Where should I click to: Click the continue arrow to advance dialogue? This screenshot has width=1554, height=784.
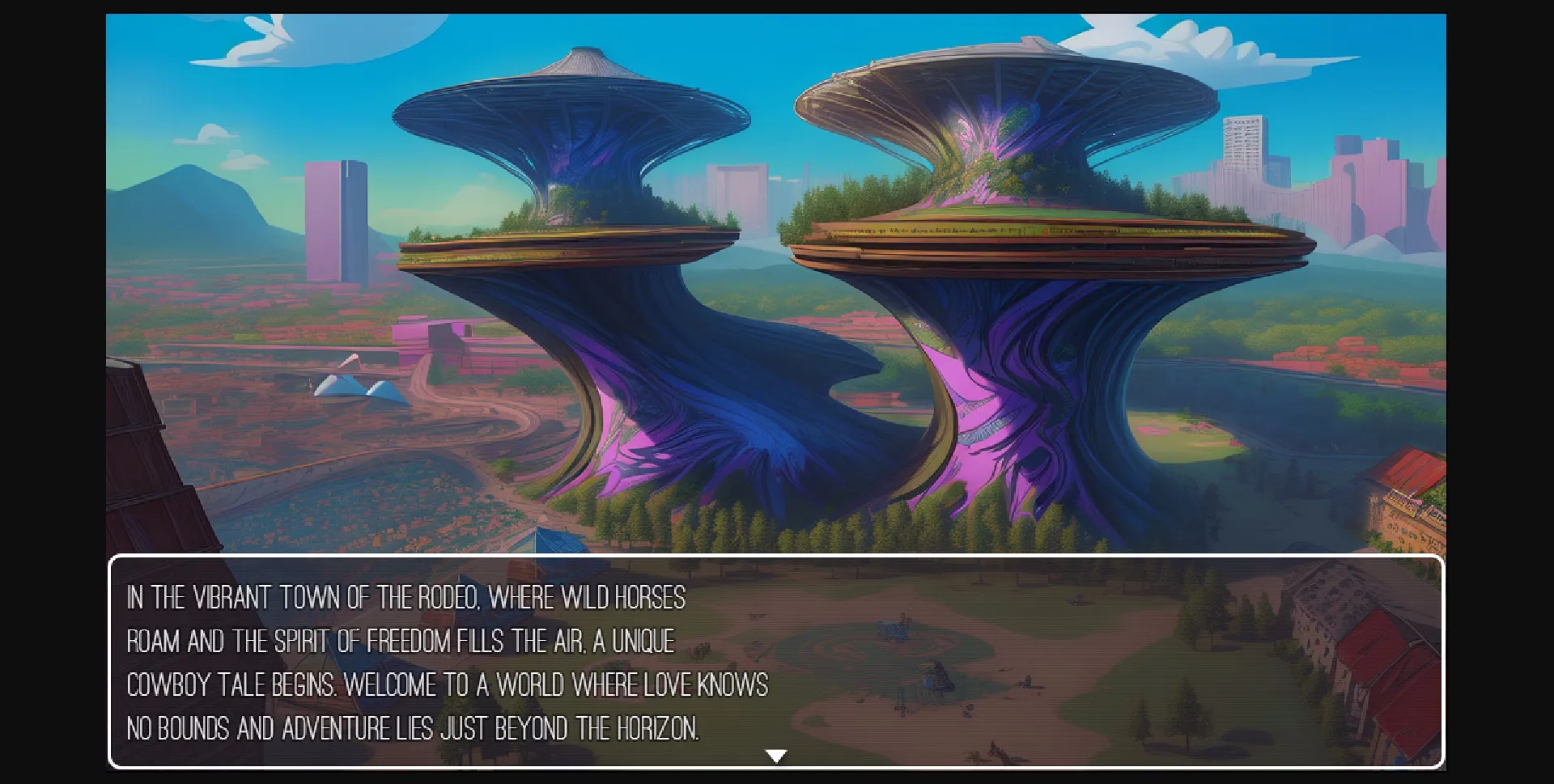(776, 755)
